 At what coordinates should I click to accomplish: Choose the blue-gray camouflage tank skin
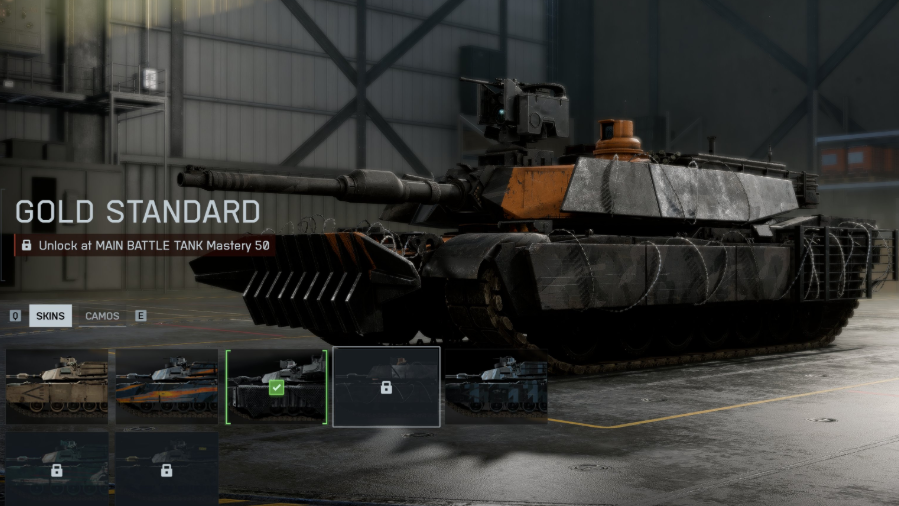496,387
